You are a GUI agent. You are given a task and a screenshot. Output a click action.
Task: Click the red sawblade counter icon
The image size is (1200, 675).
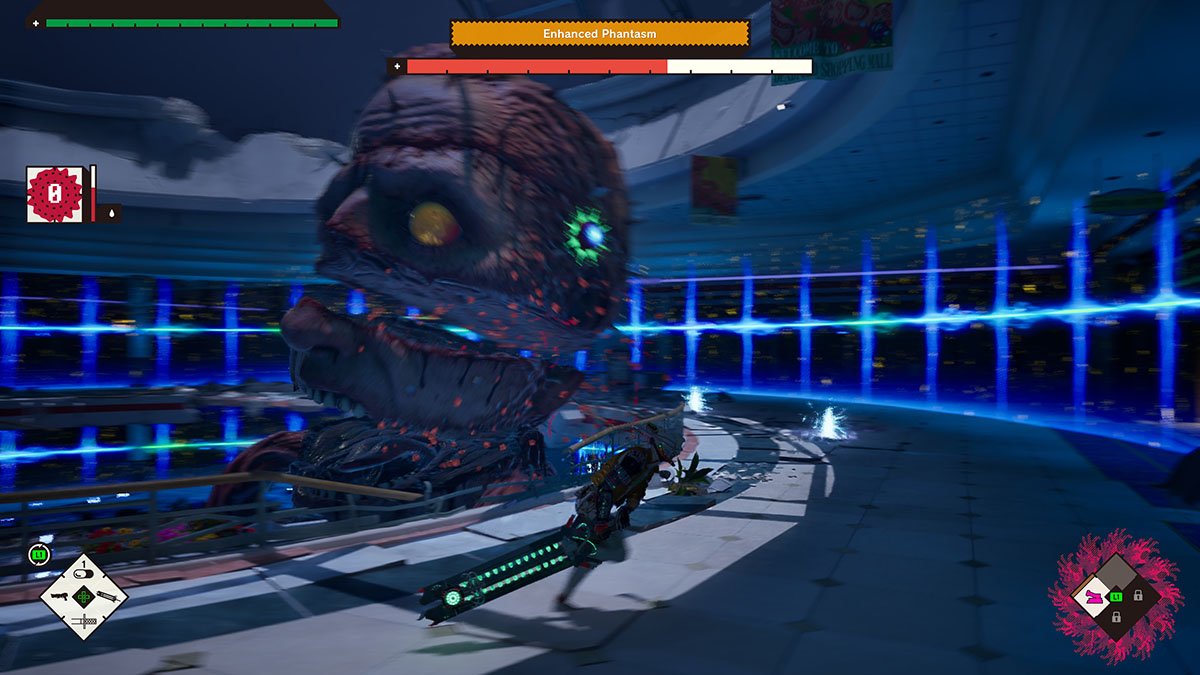[55, 194]
